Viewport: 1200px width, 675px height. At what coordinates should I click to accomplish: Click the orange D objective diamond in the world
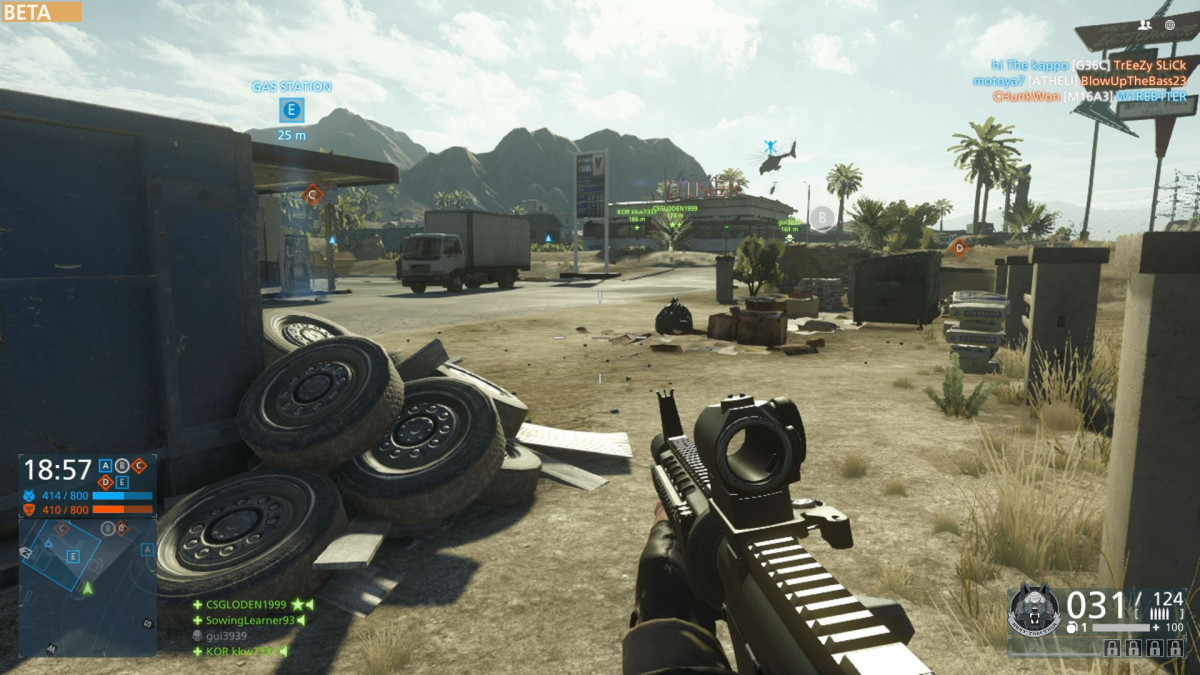960,247
